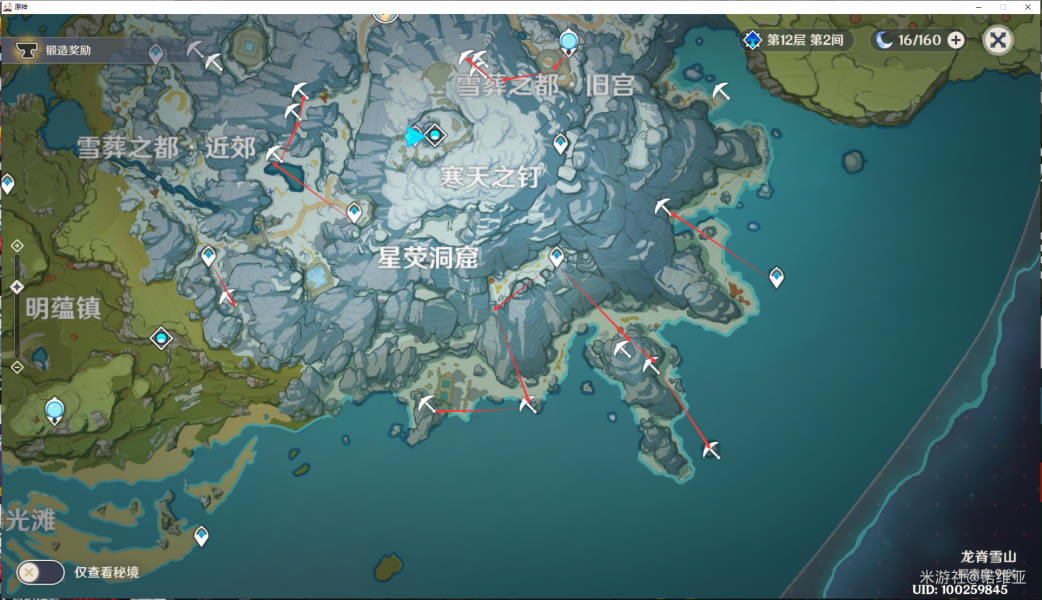Select the domain marker beside 寒天之钉

(x=434, y=134)
